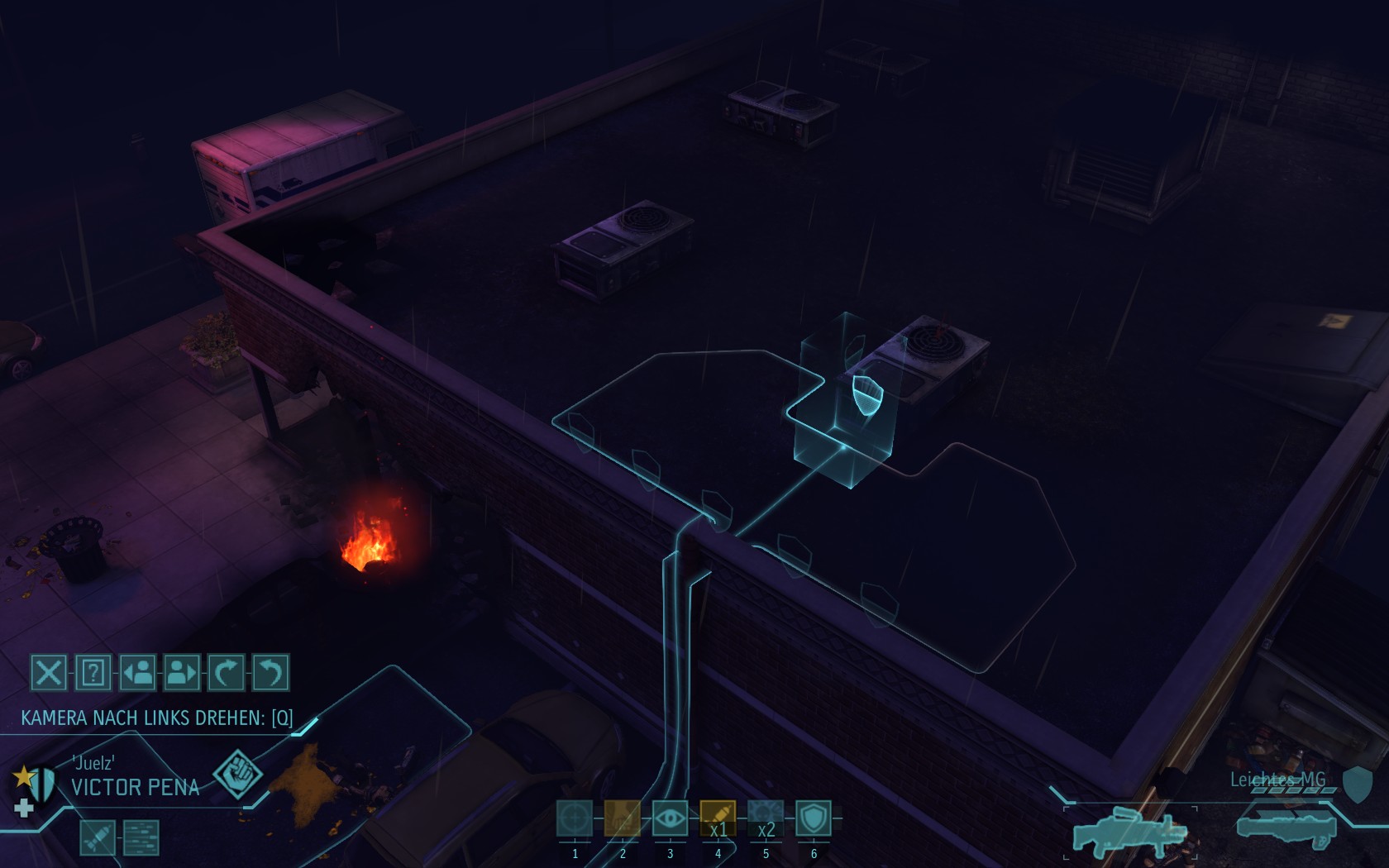The width and height of the screenshot is (1389, 868).
Task: Choose the x2 grenade ability in slot 5
Action: pos(766,818)
